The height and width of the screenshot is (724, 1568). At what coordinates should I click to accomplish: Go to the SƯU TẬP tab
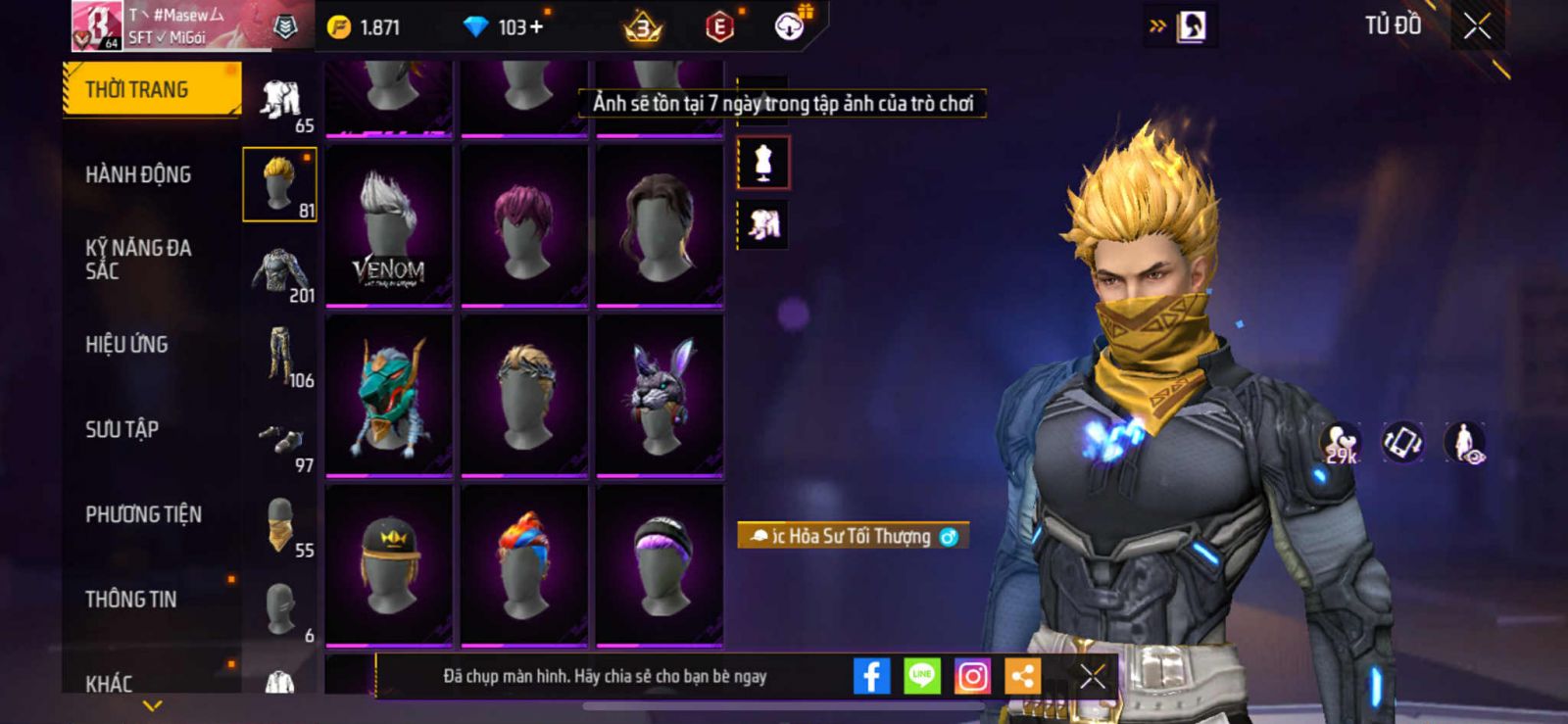[122, 429]
